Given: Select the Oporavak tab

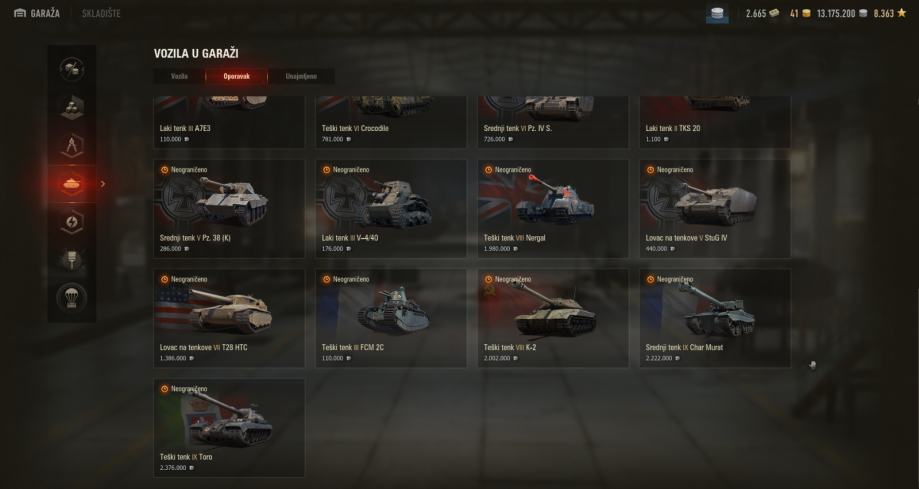Looking at the screenshot, I should pyautogui.click(x=236, y=76).
